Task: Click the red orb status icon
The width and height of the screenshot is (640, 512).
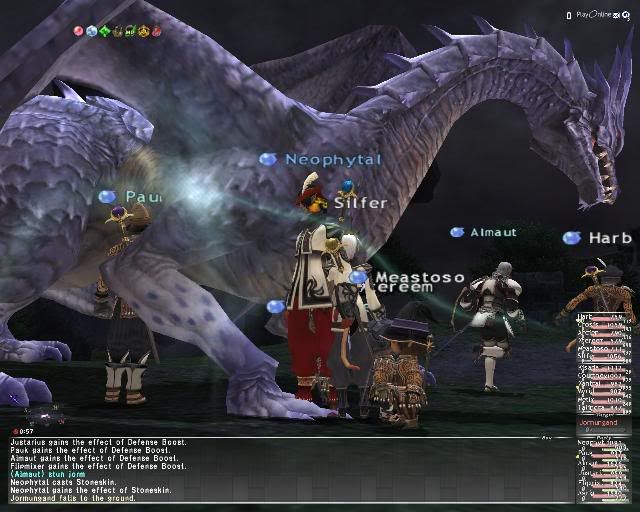Action: point(79,31)
